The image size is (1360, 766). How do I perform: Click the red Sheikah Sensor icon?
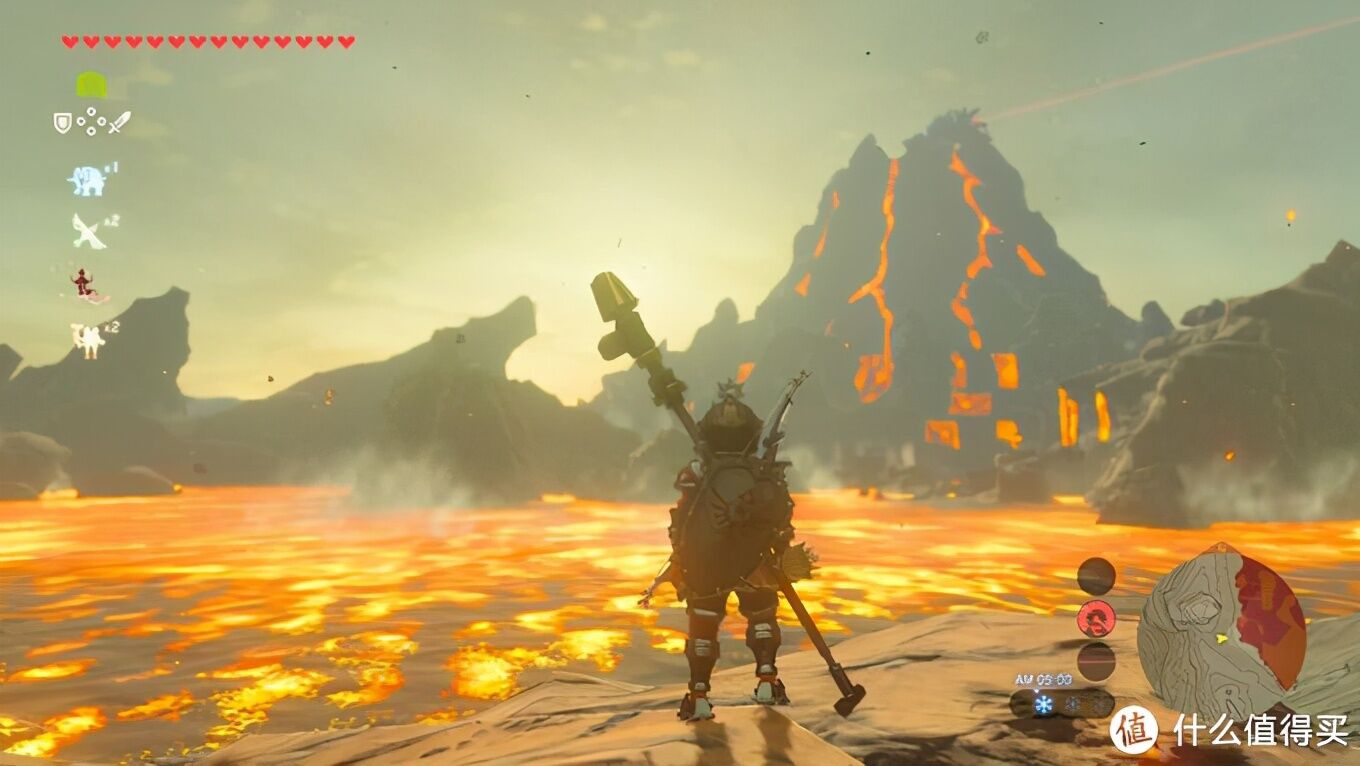1096,618
